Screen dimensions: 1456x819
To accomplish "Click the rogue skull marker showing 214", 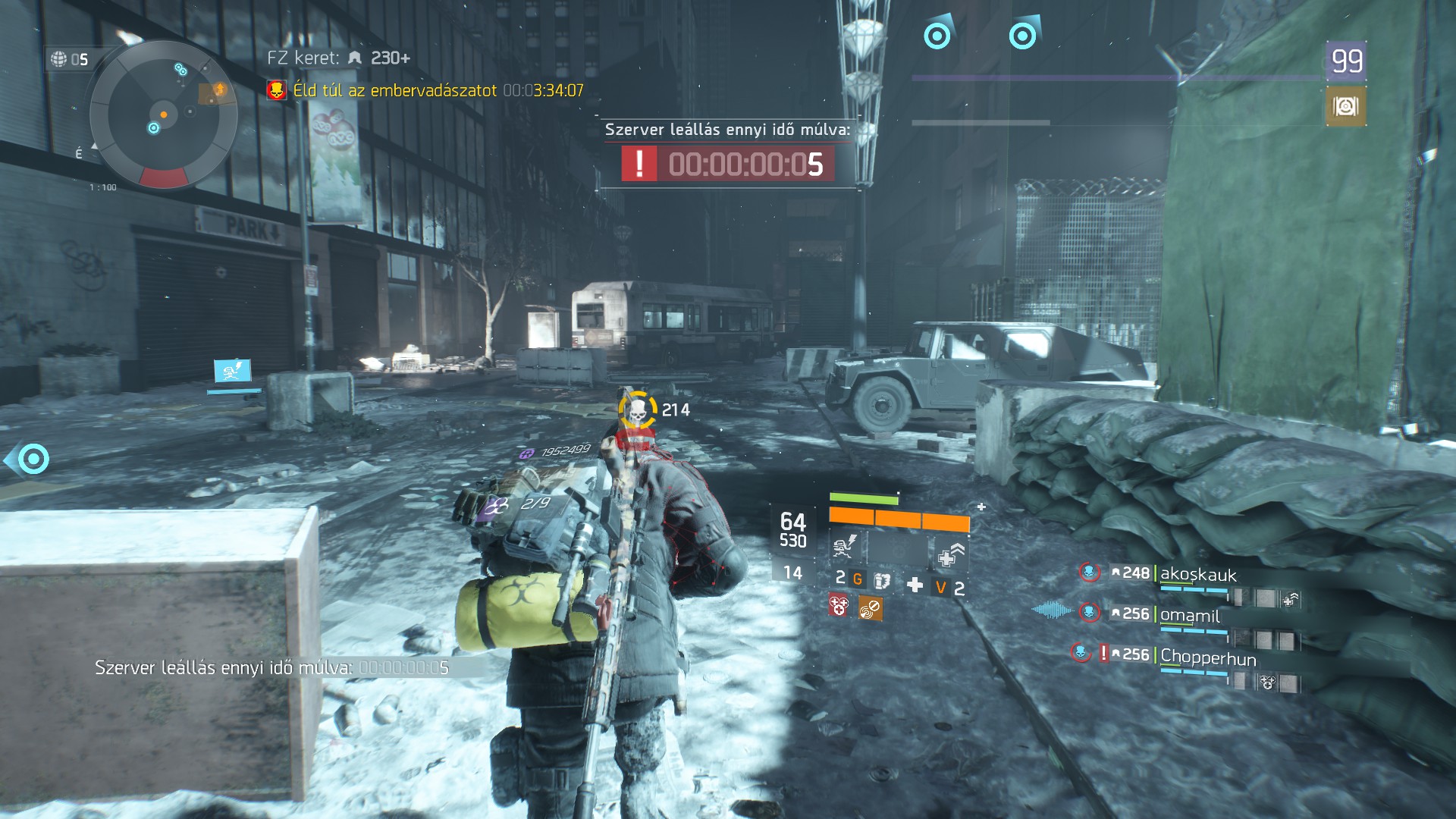I will [638, 410].
